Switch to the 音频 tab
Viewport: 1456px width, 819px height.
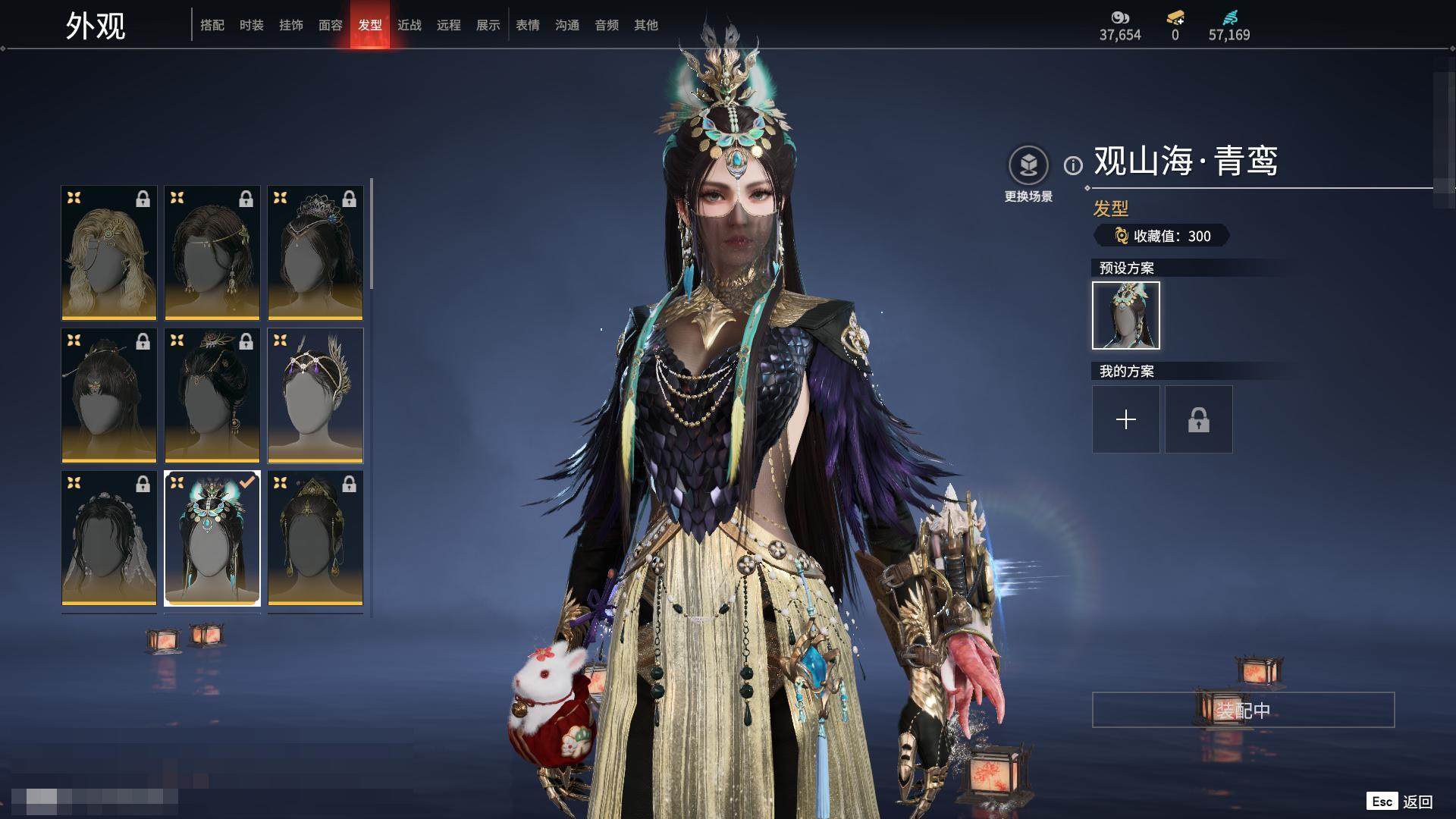pyautogui.click(x=607, y=25)
